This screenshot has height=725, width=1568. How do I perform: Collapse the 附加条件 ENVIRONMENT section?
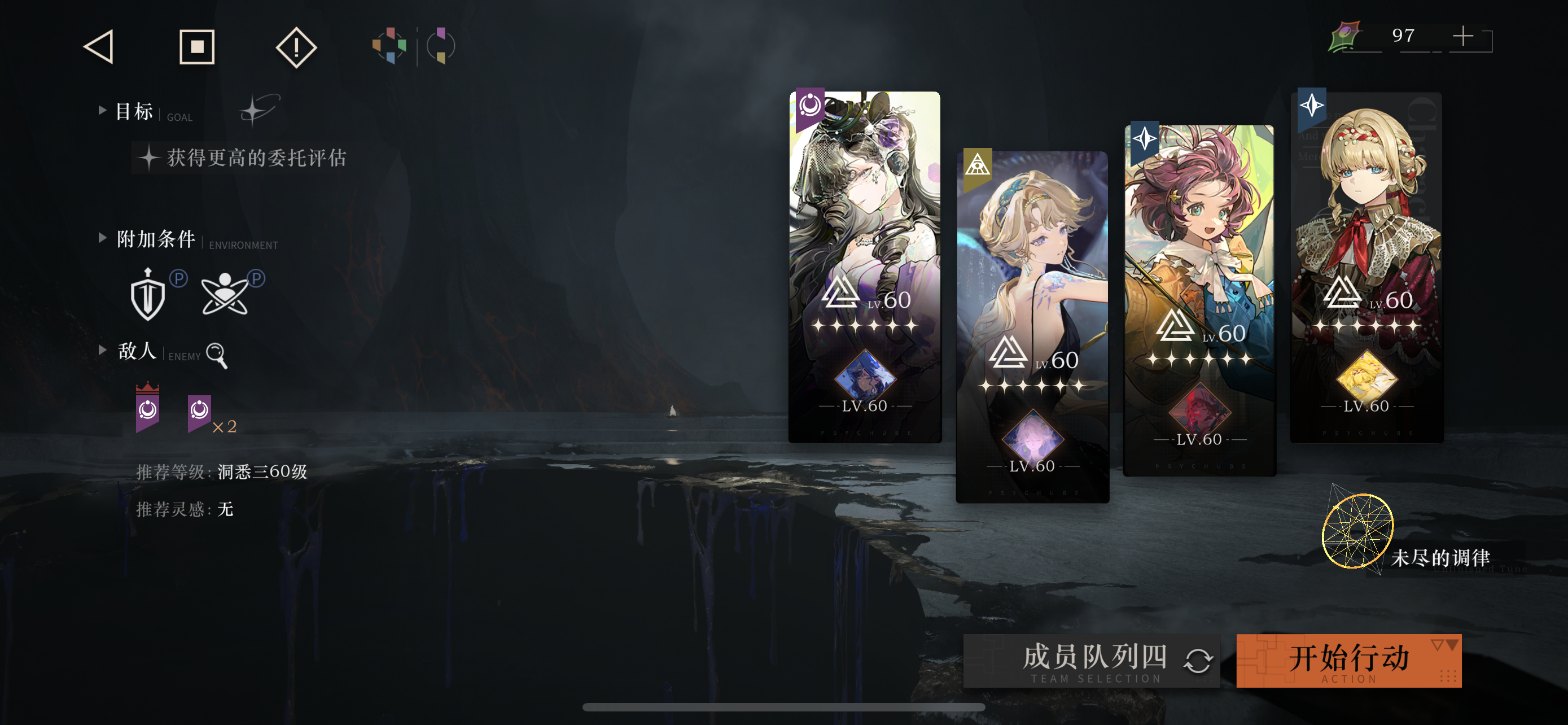pos(102,238)
